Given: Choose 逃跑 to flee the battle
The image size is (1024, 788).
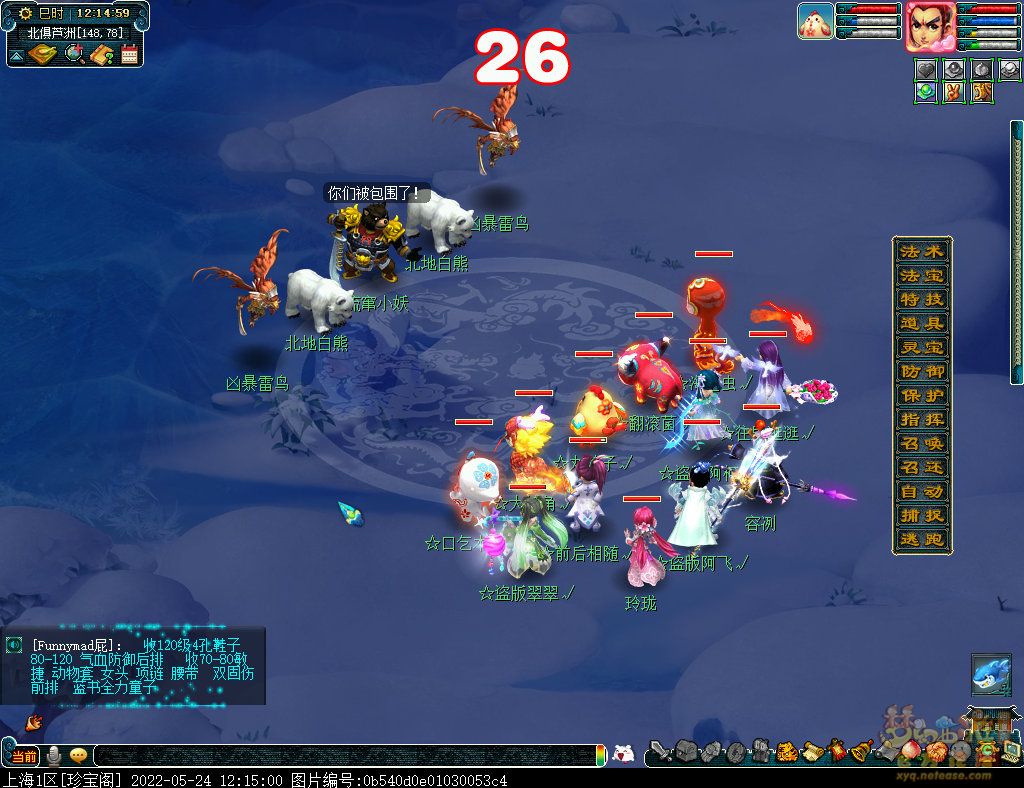Looking at the screenshot, I should tap(921, 539).
